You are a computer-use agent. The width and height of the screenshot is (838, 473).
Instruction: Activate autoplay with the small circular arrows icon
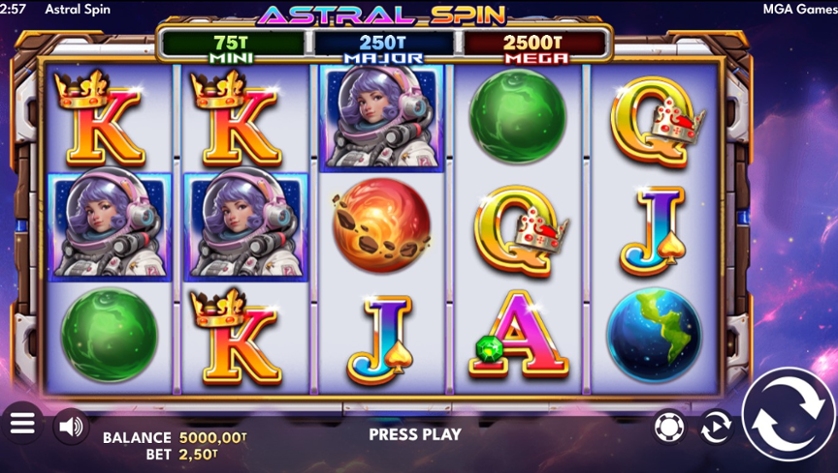tap(716, 427)
